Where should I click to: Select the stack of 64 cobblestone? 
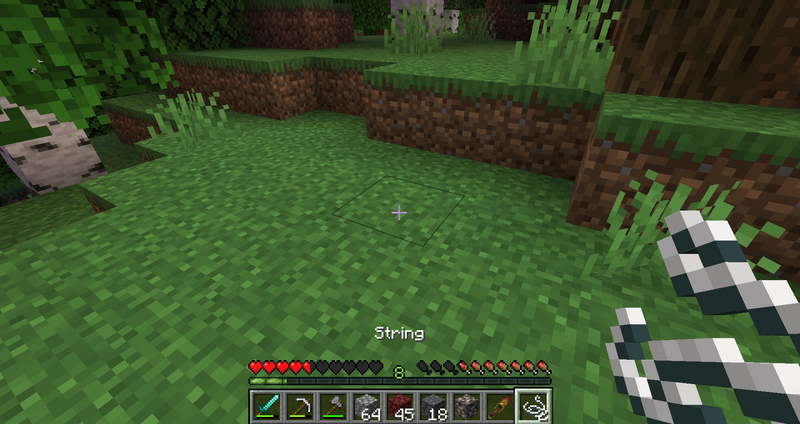pos(367,406)
